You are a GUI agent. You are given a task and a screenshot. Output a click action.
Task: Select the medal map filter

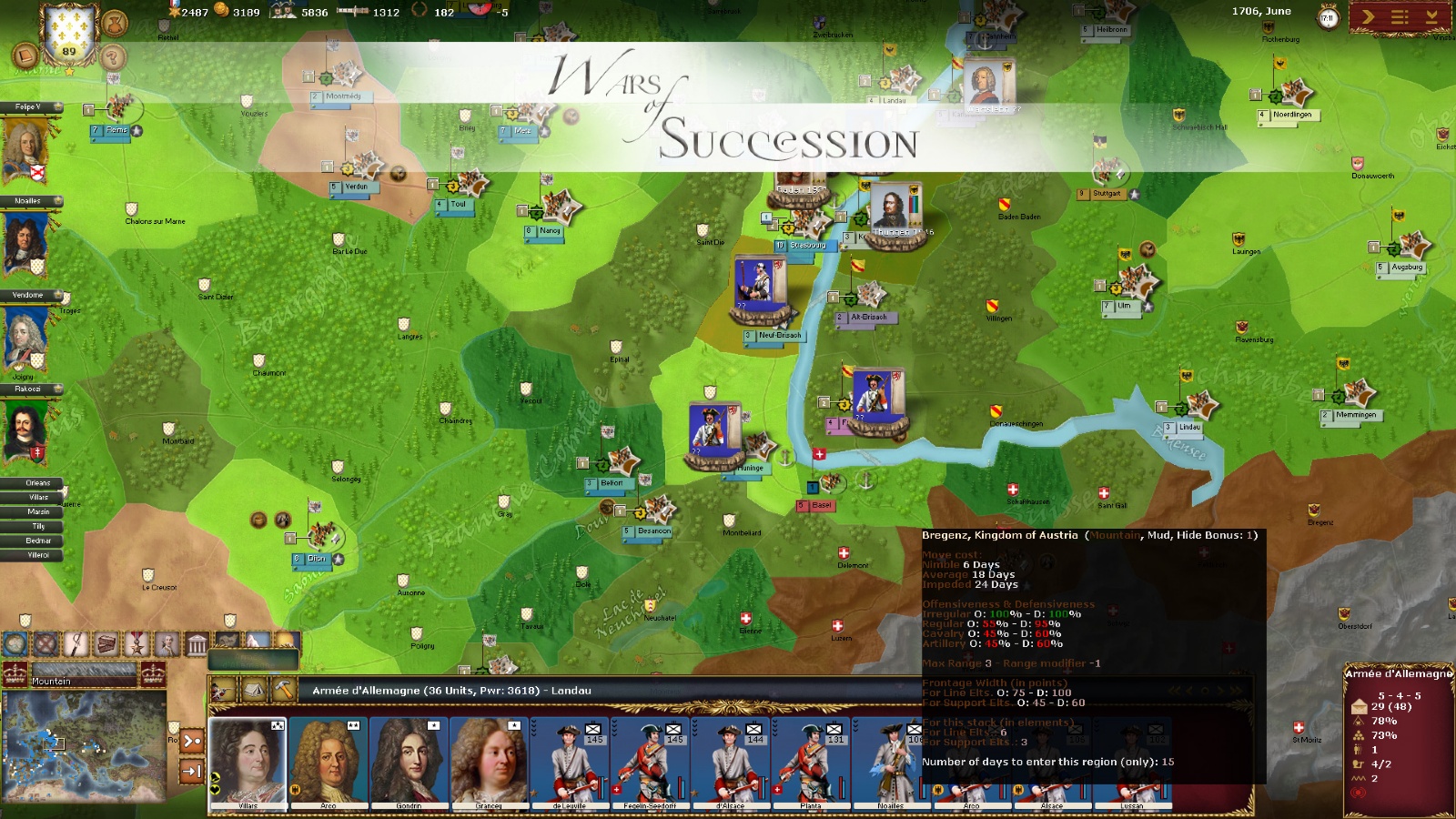point(136,644)
